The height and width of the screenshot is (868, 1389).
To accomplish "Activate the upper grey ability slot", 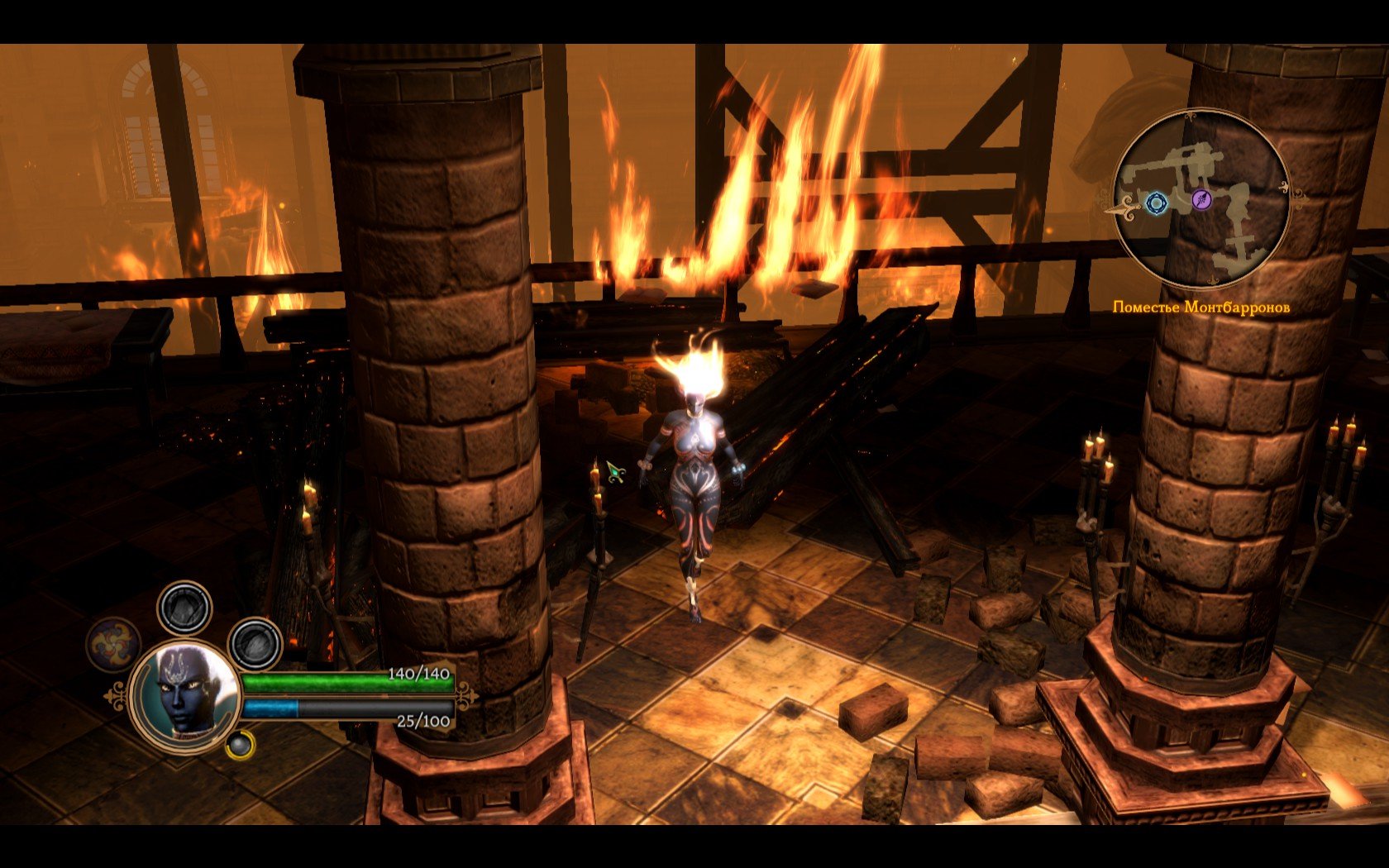I will pyautogui.click(x=184, y=608).
